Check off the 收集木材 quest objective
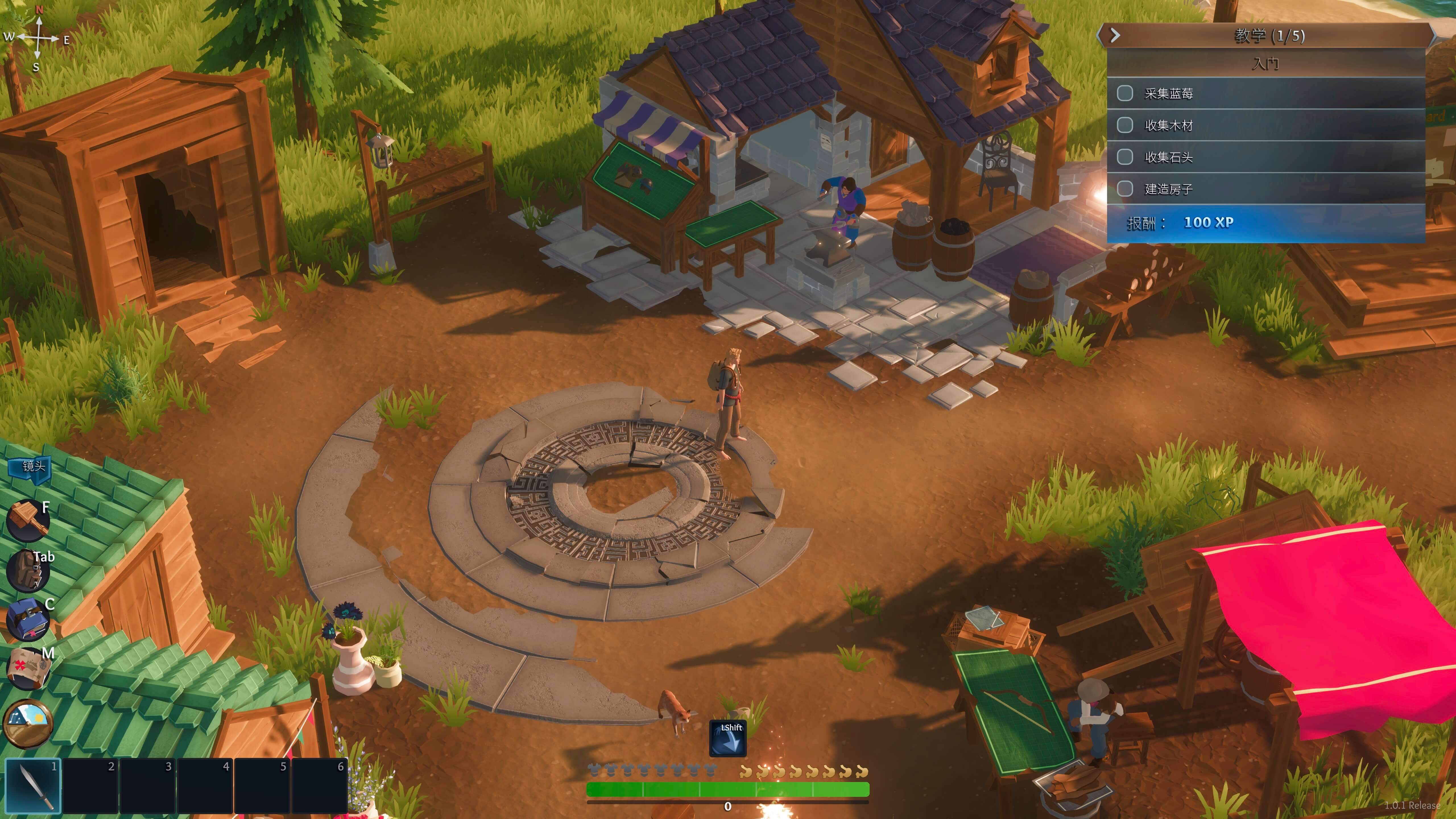Image resolution: width=1456 pixels, height=819 pixels. [x=1125, y=125]
